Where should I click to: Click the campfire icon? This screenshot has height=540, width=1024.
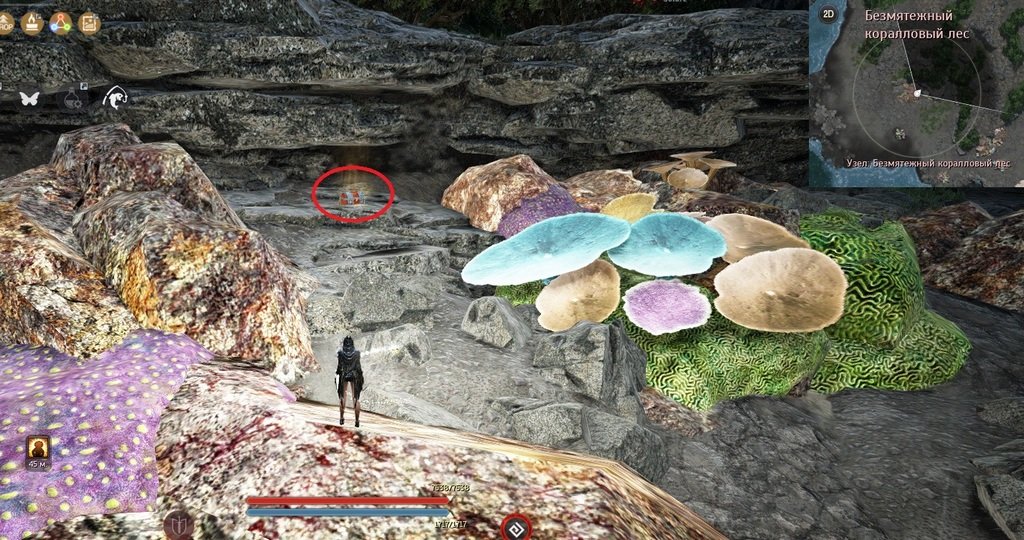(x=31, y=22)
